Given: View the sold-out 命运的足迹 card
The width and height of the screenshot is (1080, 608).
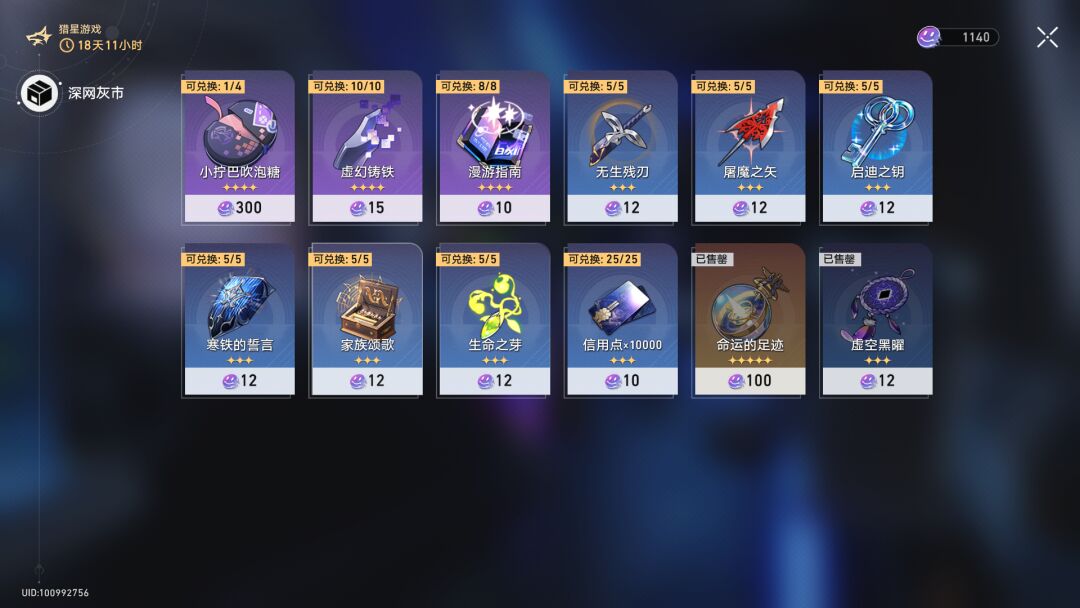Looking at the screenshot, I should pos(749,320).
